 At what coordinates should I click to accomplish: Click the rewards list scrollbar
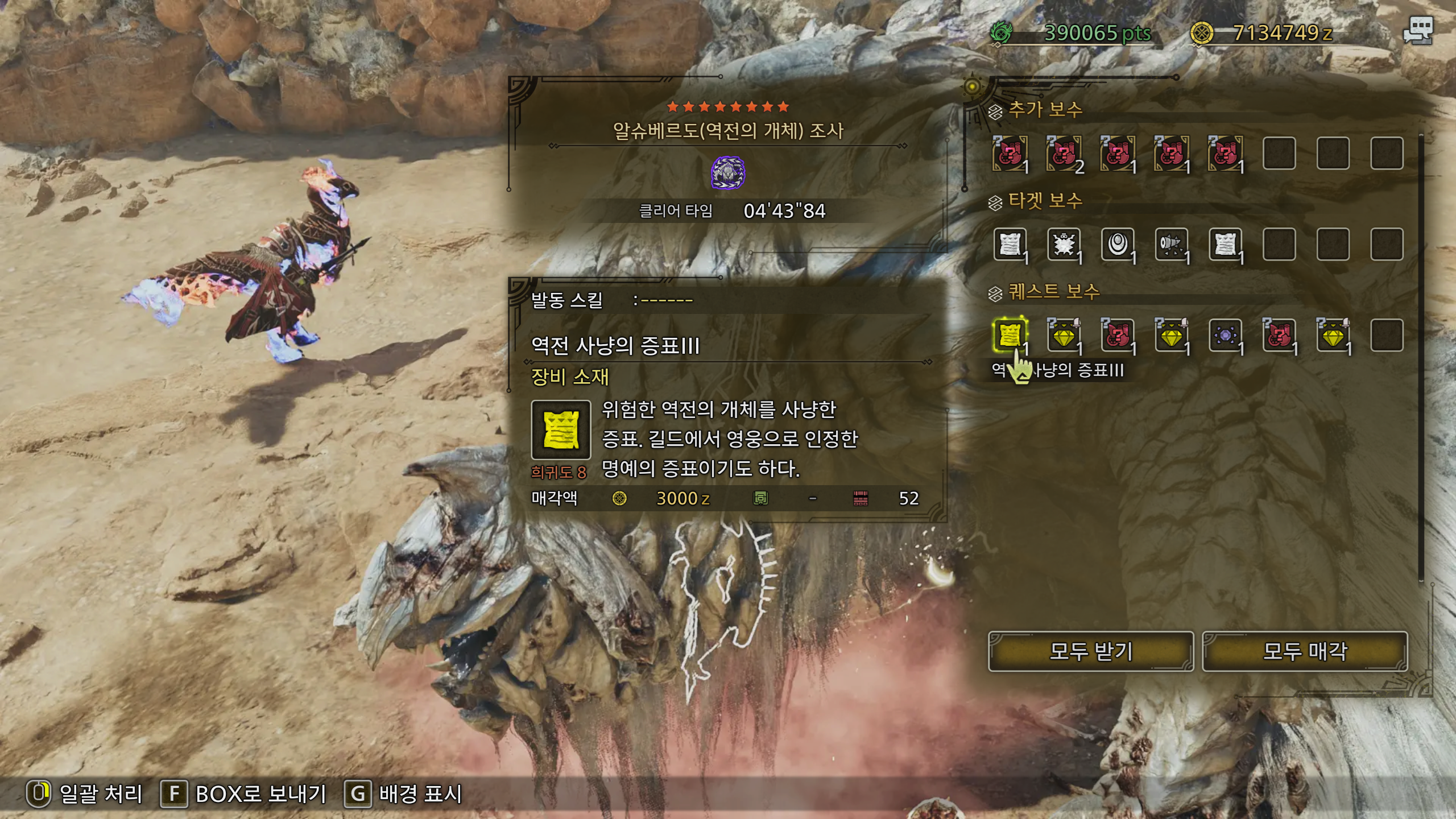click(1421, 358)
